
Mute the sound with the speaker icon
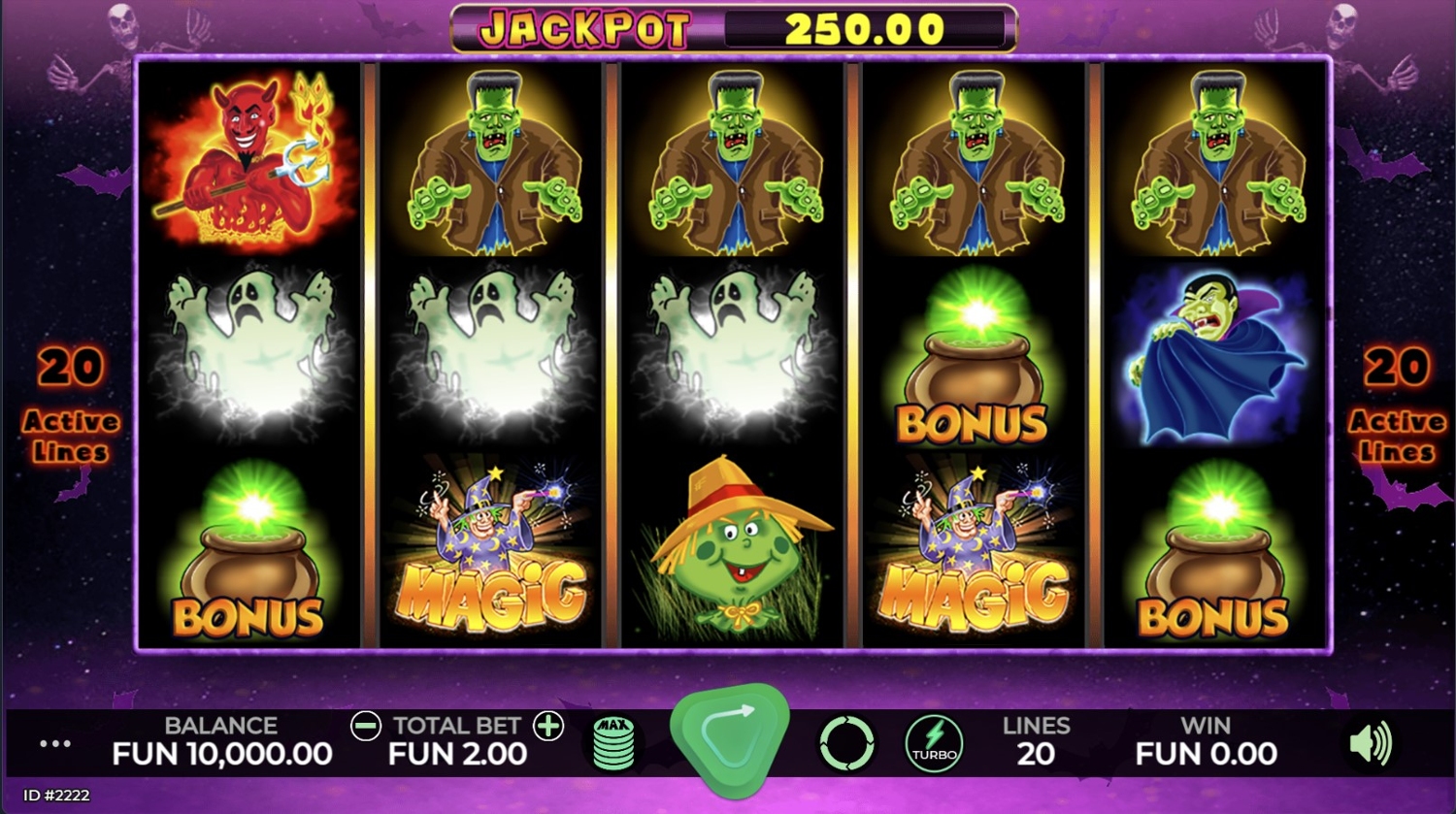(1370, 744)
